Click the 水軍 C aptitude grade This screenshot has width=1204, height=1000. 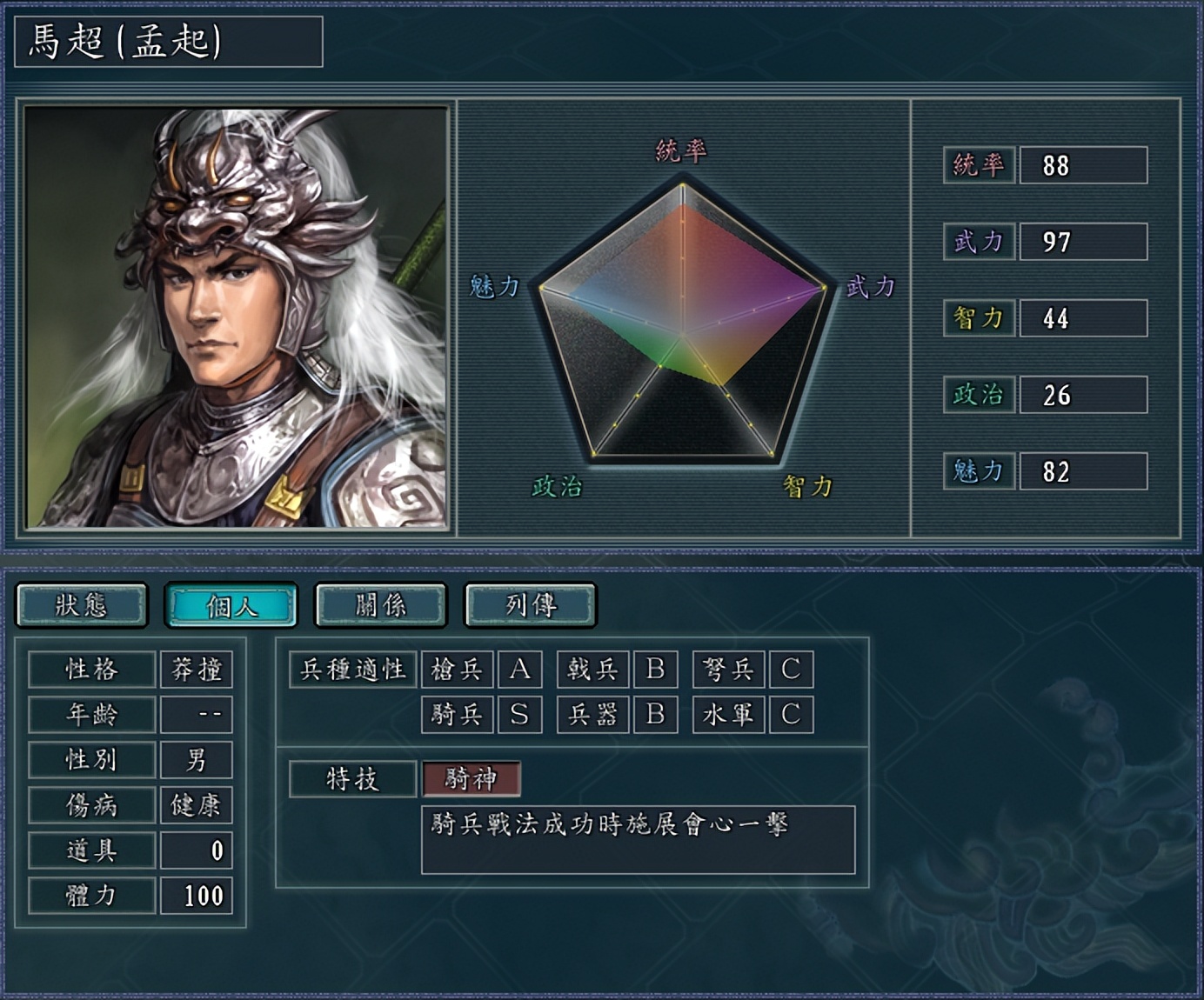793,715
